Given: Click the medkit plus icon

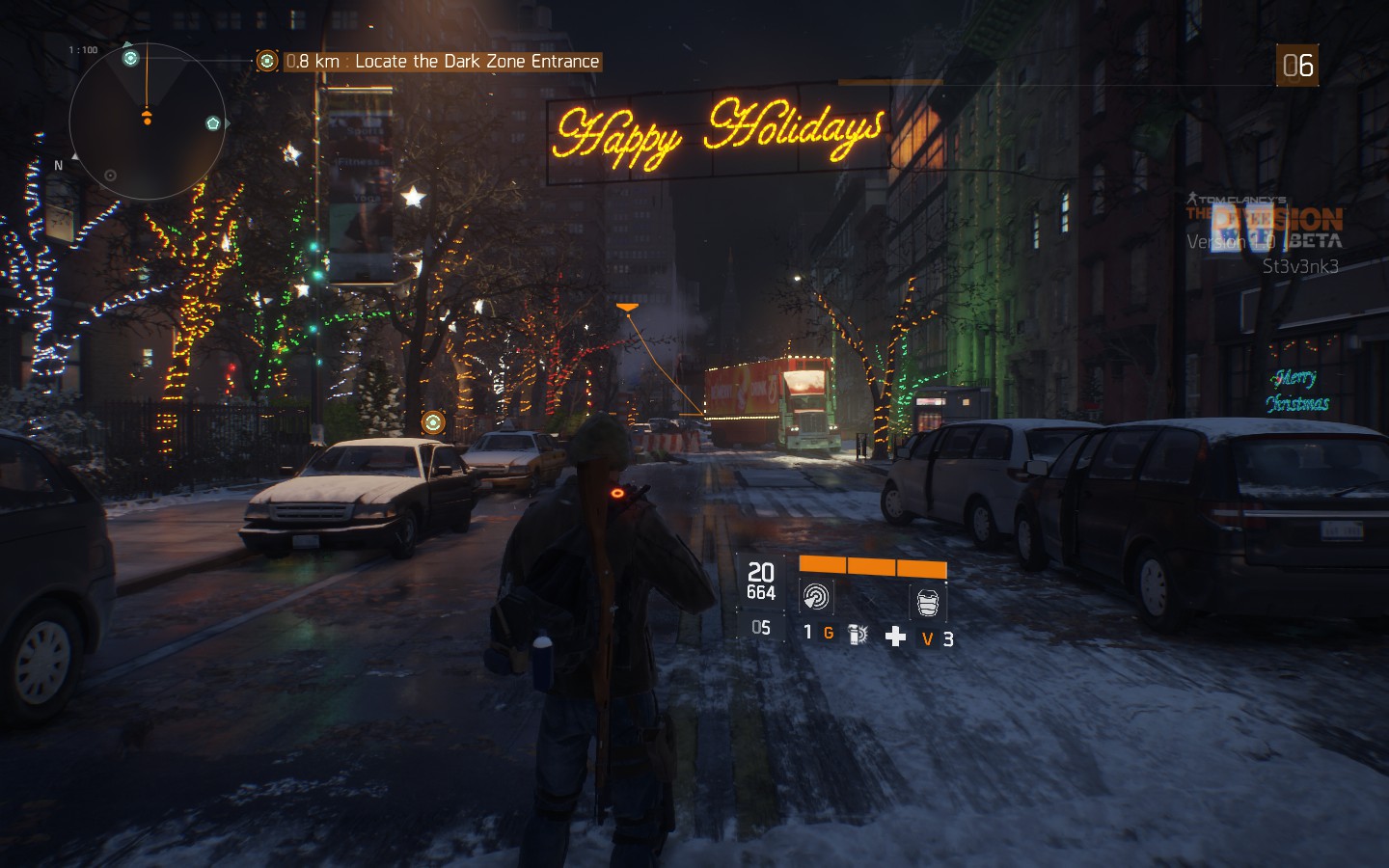Looking at the screenshot, I should coord(895,635).
